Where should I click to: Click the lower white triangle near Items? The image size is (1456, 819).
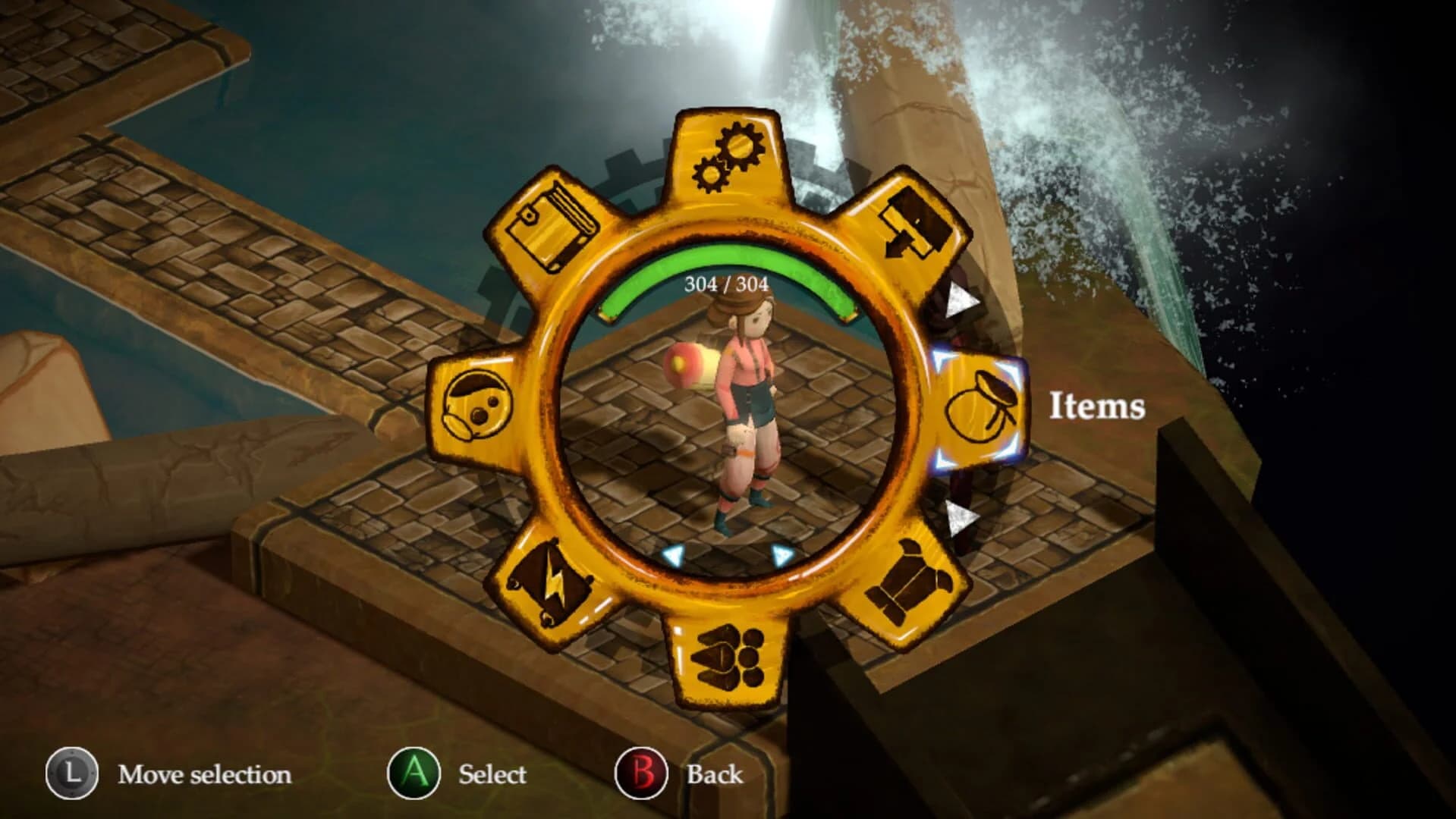(958, 517)
